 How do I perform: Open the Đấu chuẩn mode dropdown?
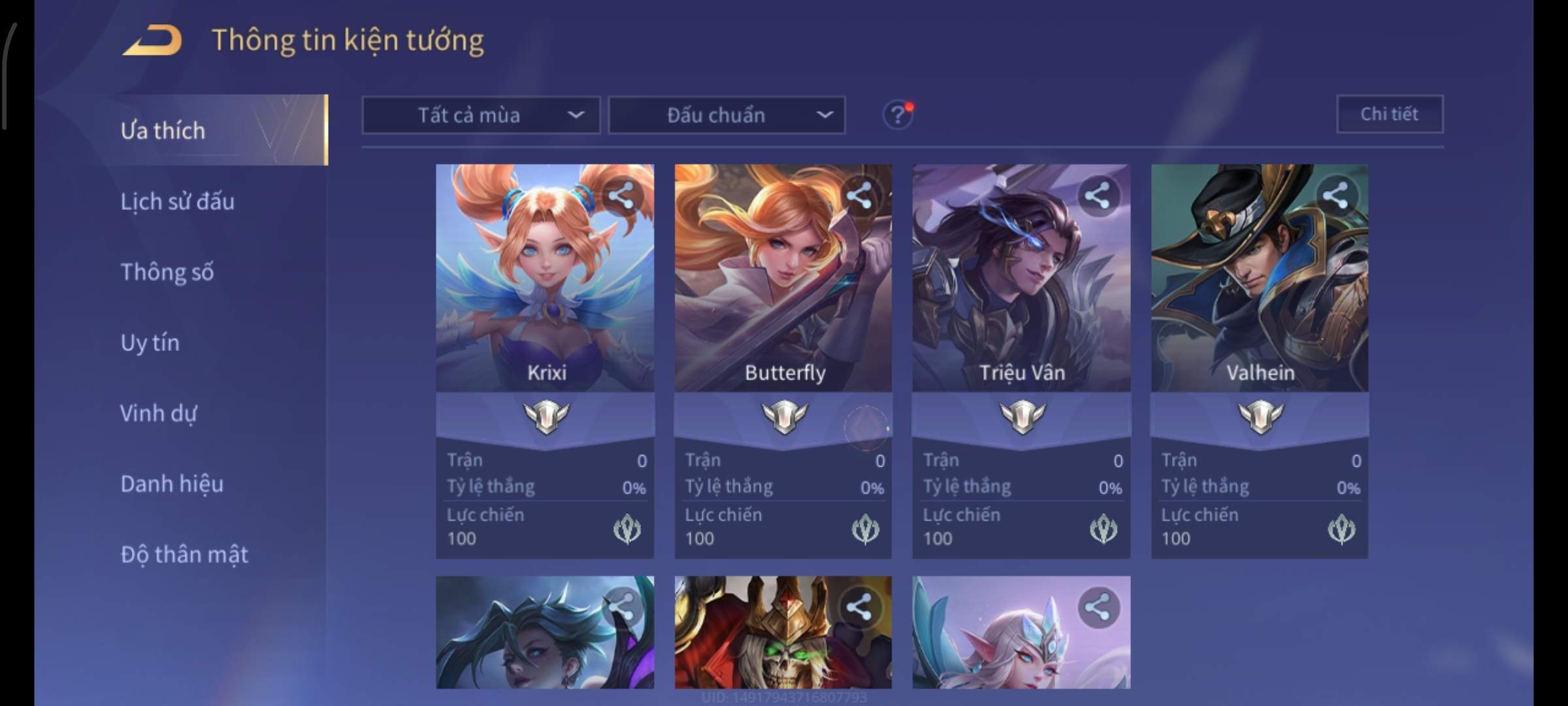click(727, 115)
